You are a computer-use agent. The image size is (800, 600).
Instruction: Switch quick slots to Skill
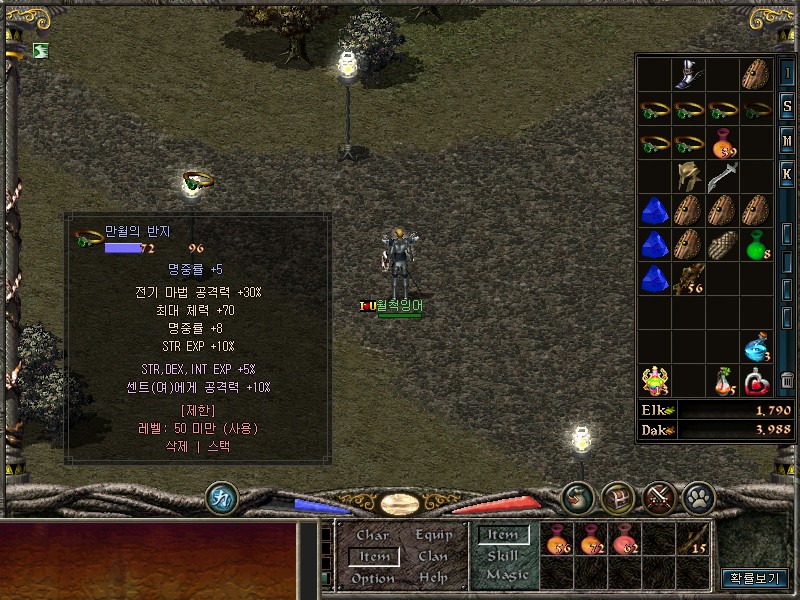[502, 556]
